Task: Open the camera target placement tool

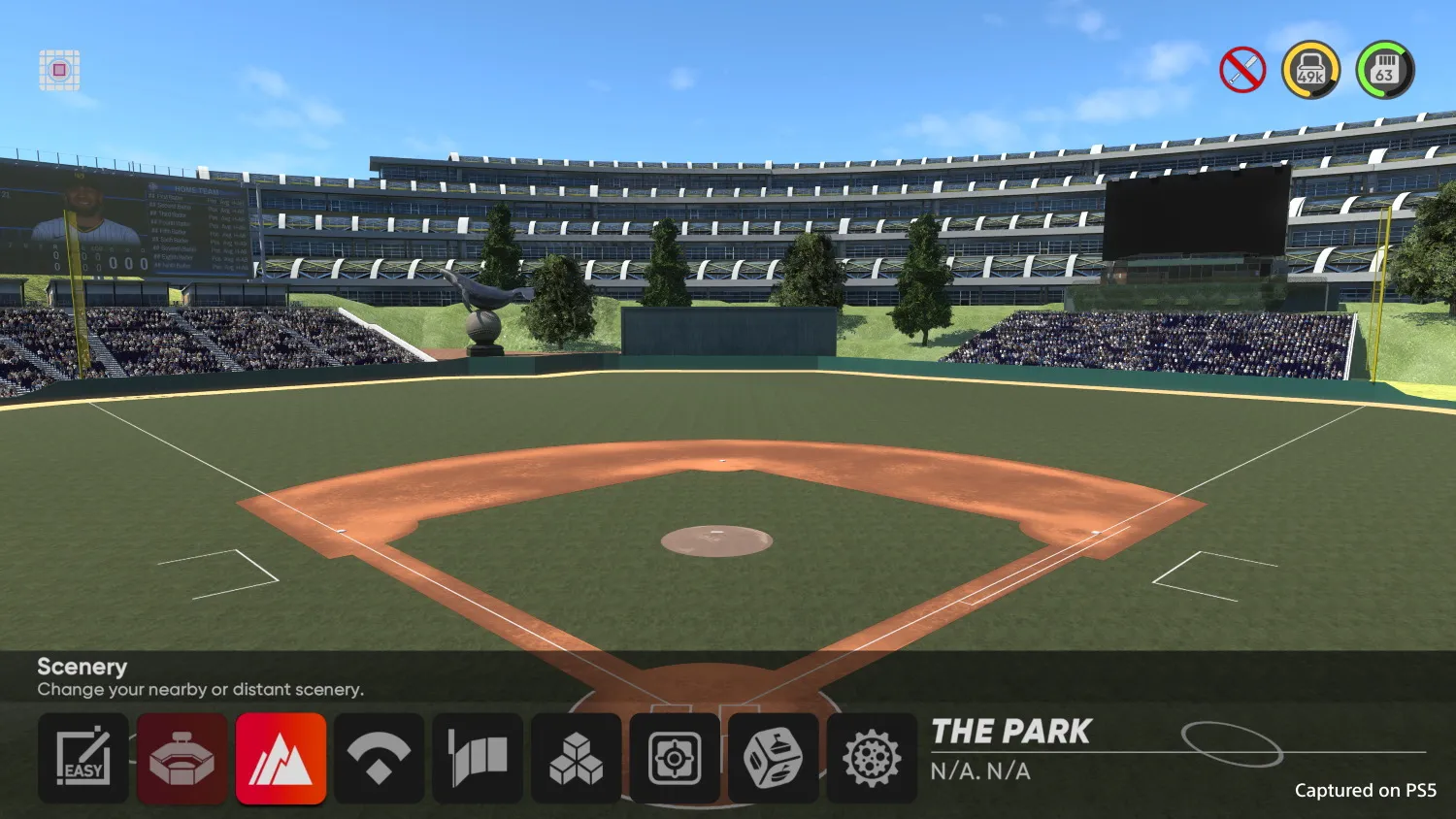Action: pos(675,758)
